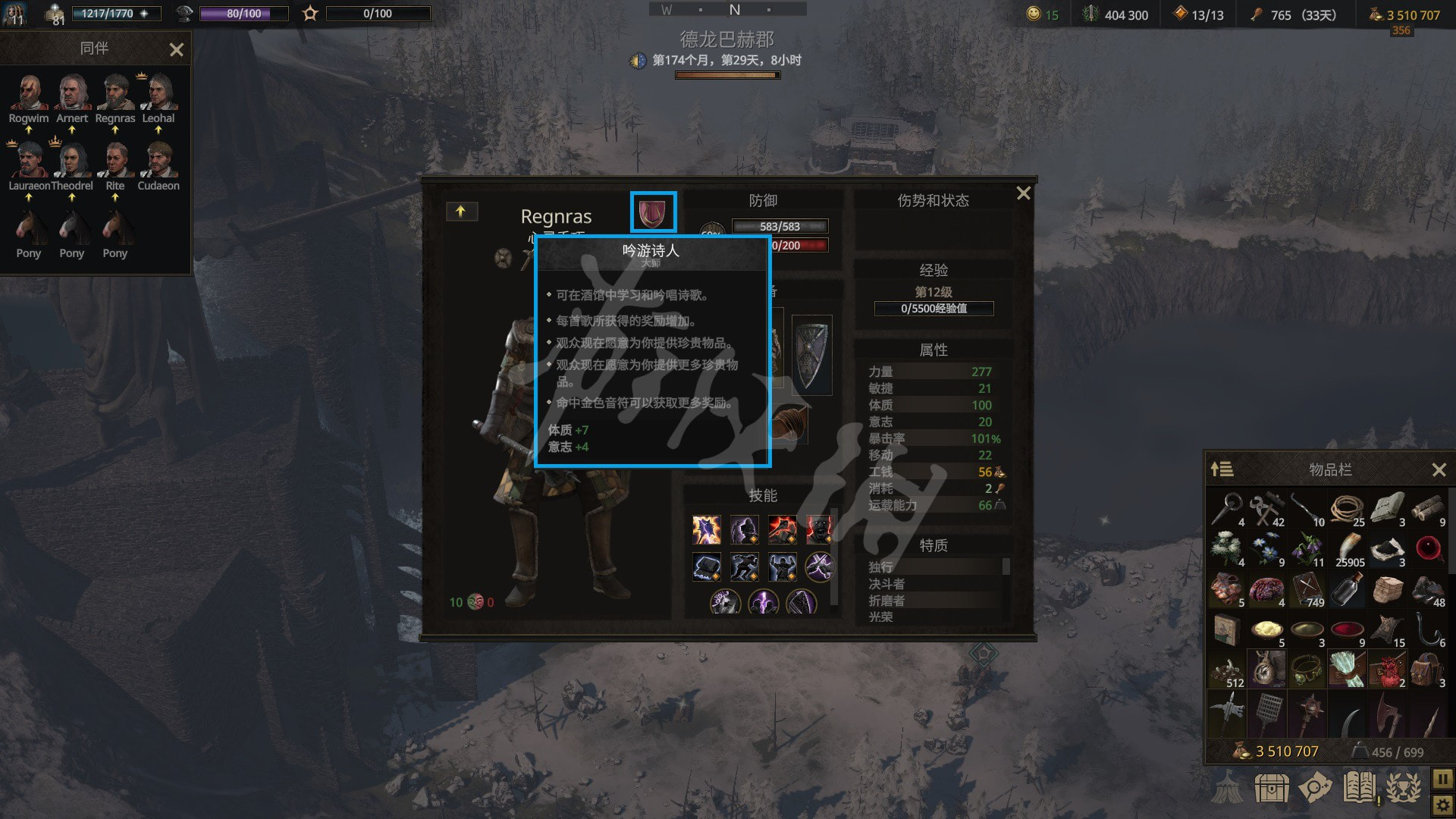Open settings via the gear icon
This screenshot has width=1456, height=819.
[1442, 805]
